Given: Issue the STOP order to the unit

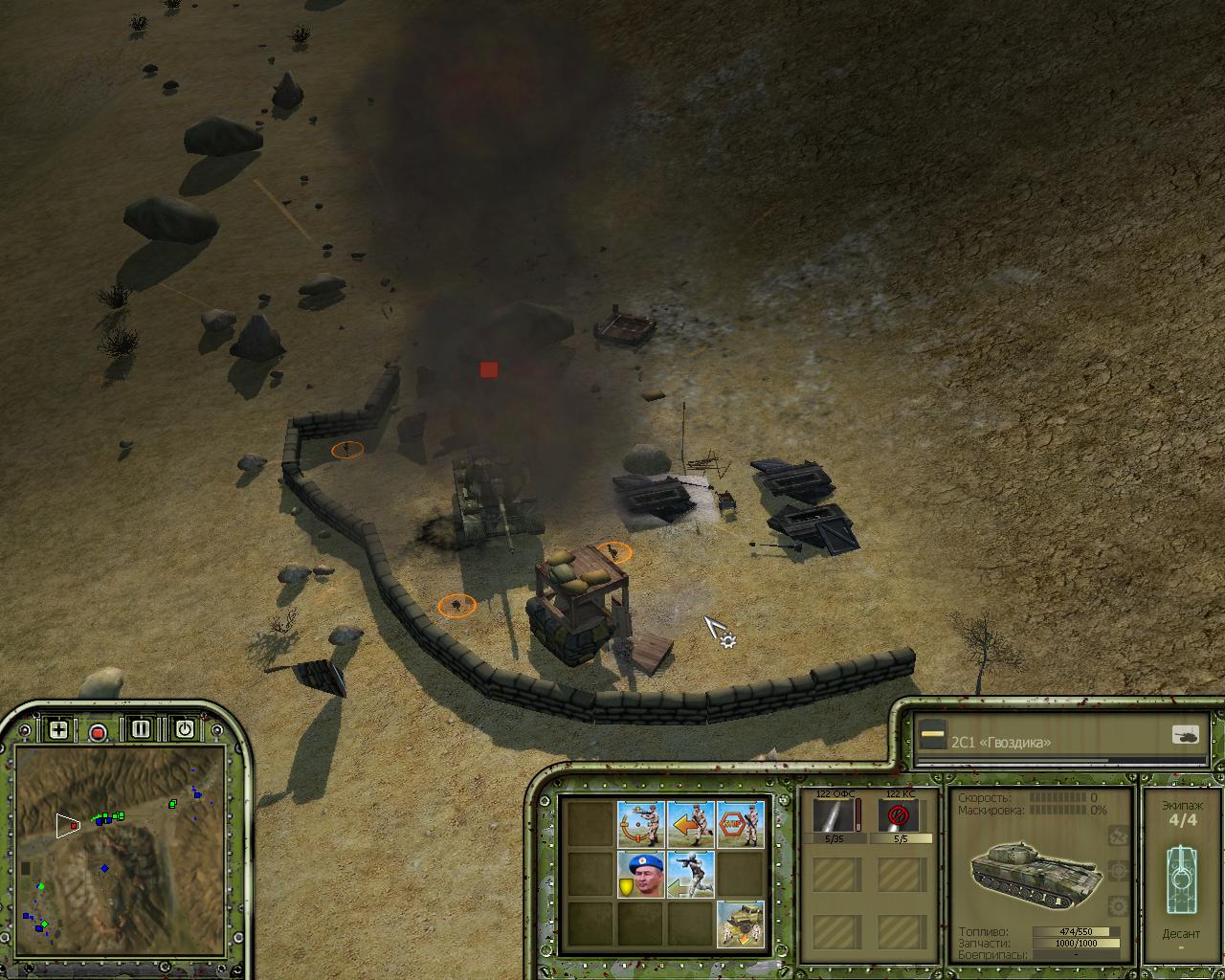Looking at the screenshot, I should coord(741,824).
